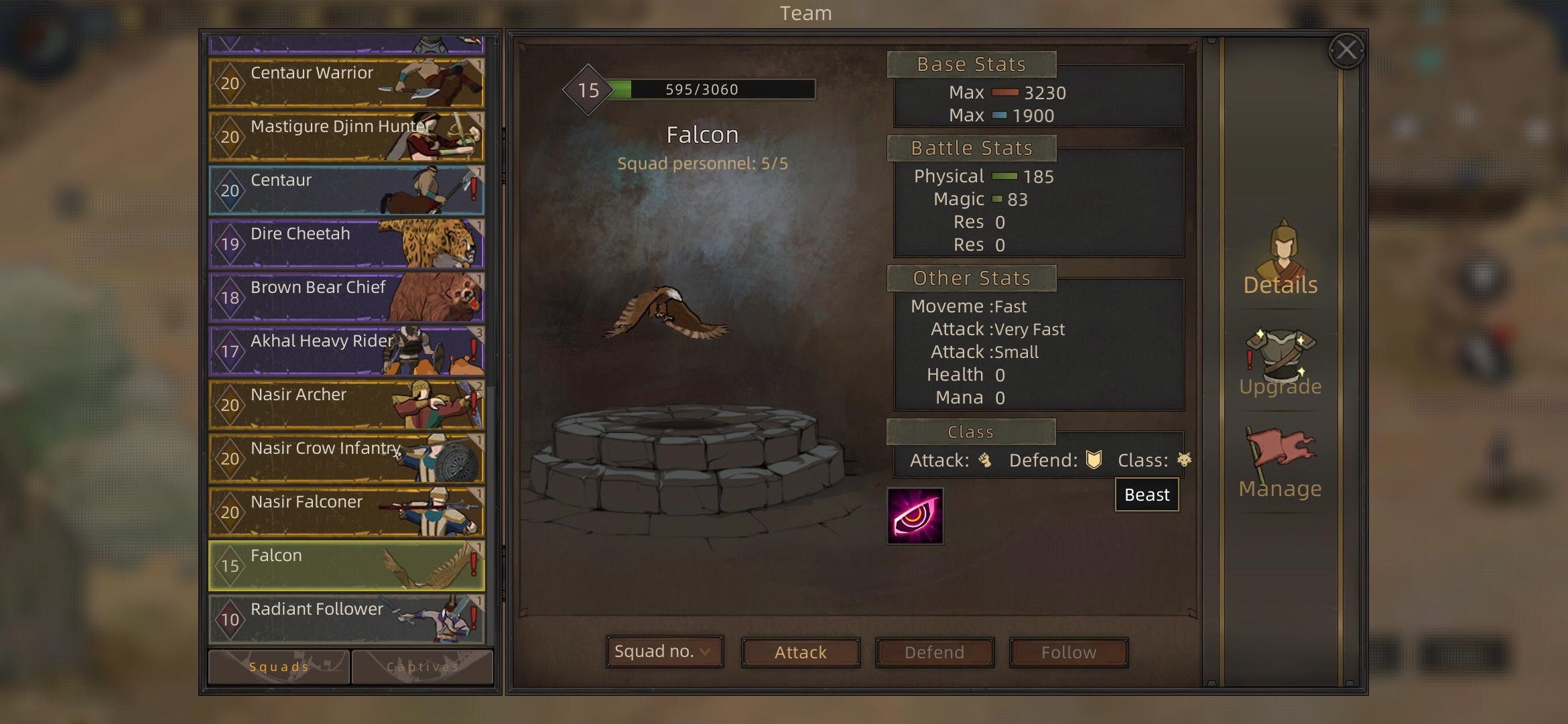1568x724 pixels.
Task: Set the squad order to Attack
Action: [800, 652]
